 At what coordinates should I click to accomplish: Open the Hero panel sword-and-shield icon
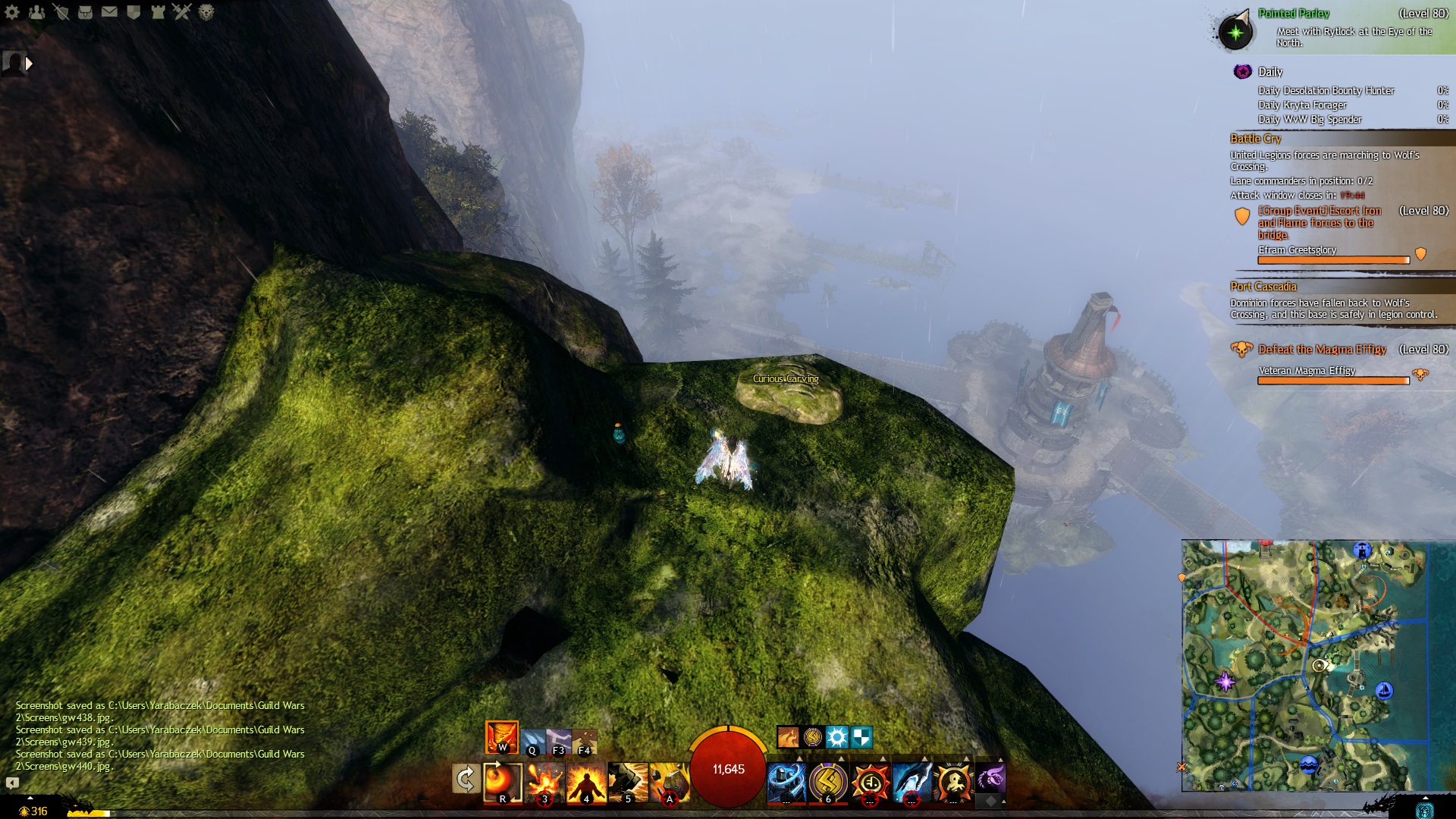[x=61, y=11]
